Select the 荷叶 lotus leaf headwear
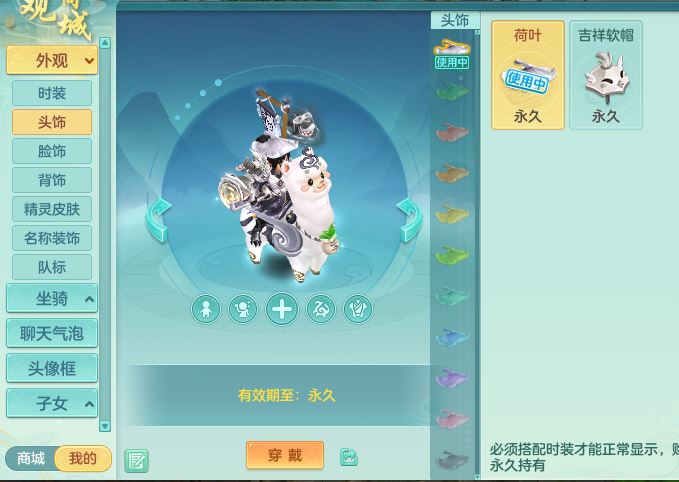 (527, 76)
